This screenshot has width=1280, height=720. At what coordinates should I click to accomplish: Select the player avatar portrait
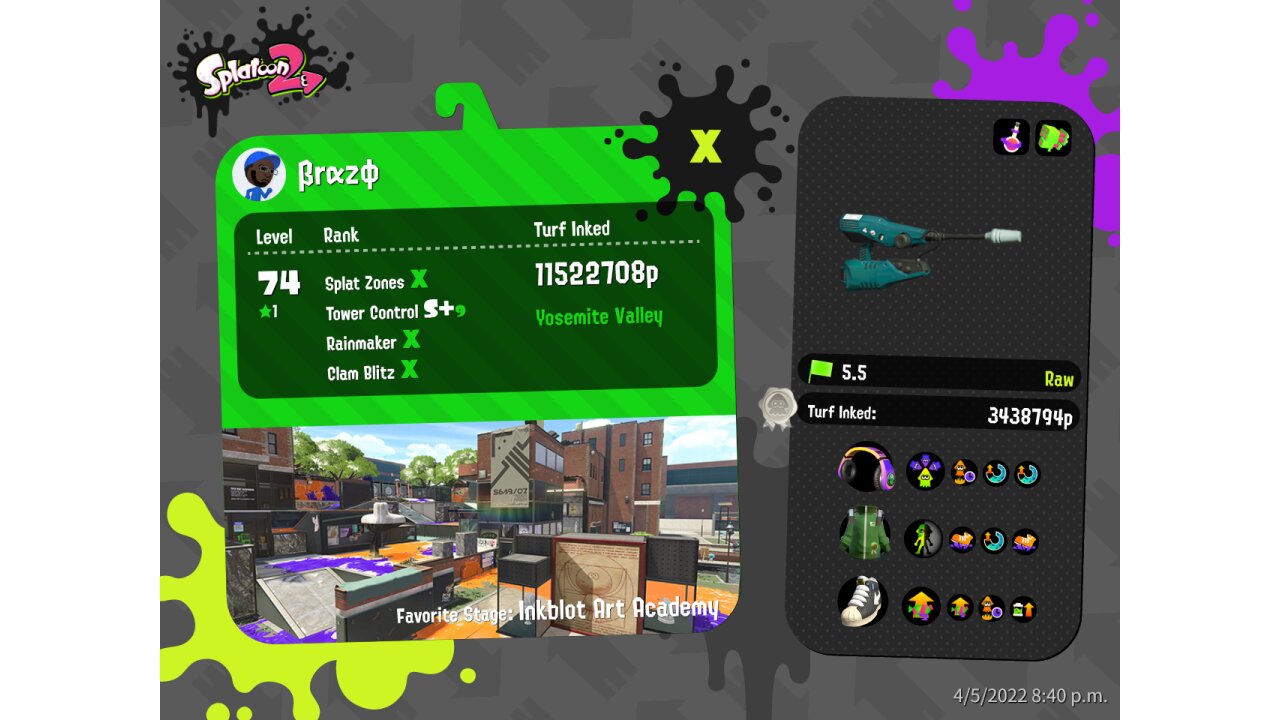259,175
